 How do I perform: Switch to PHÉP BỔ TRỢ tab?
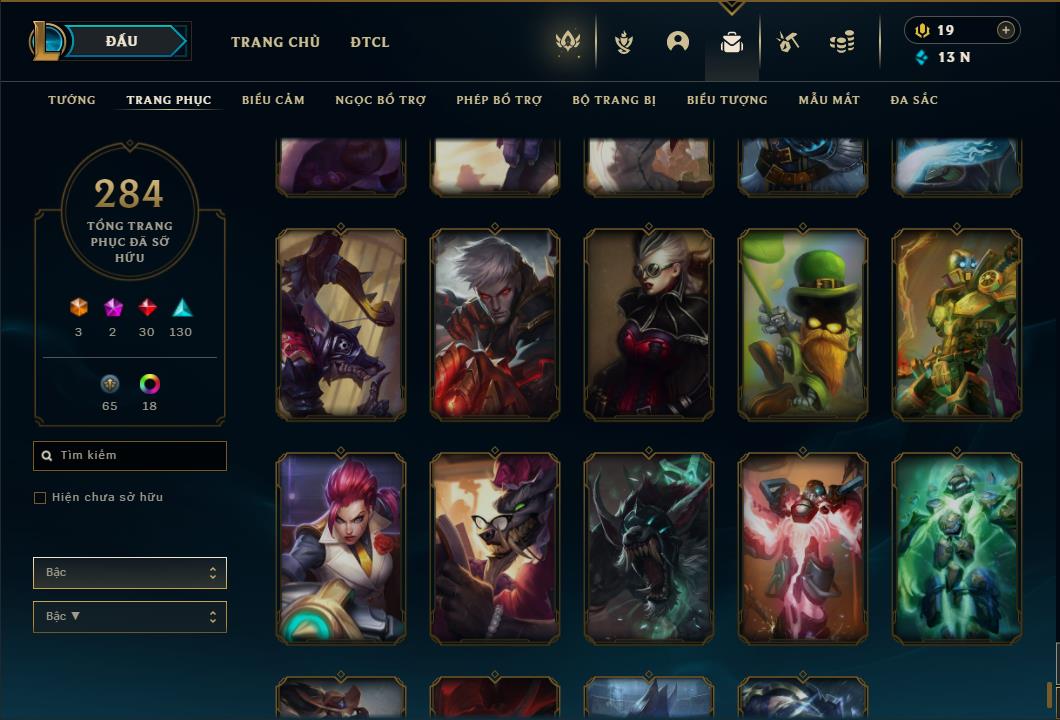499,100
